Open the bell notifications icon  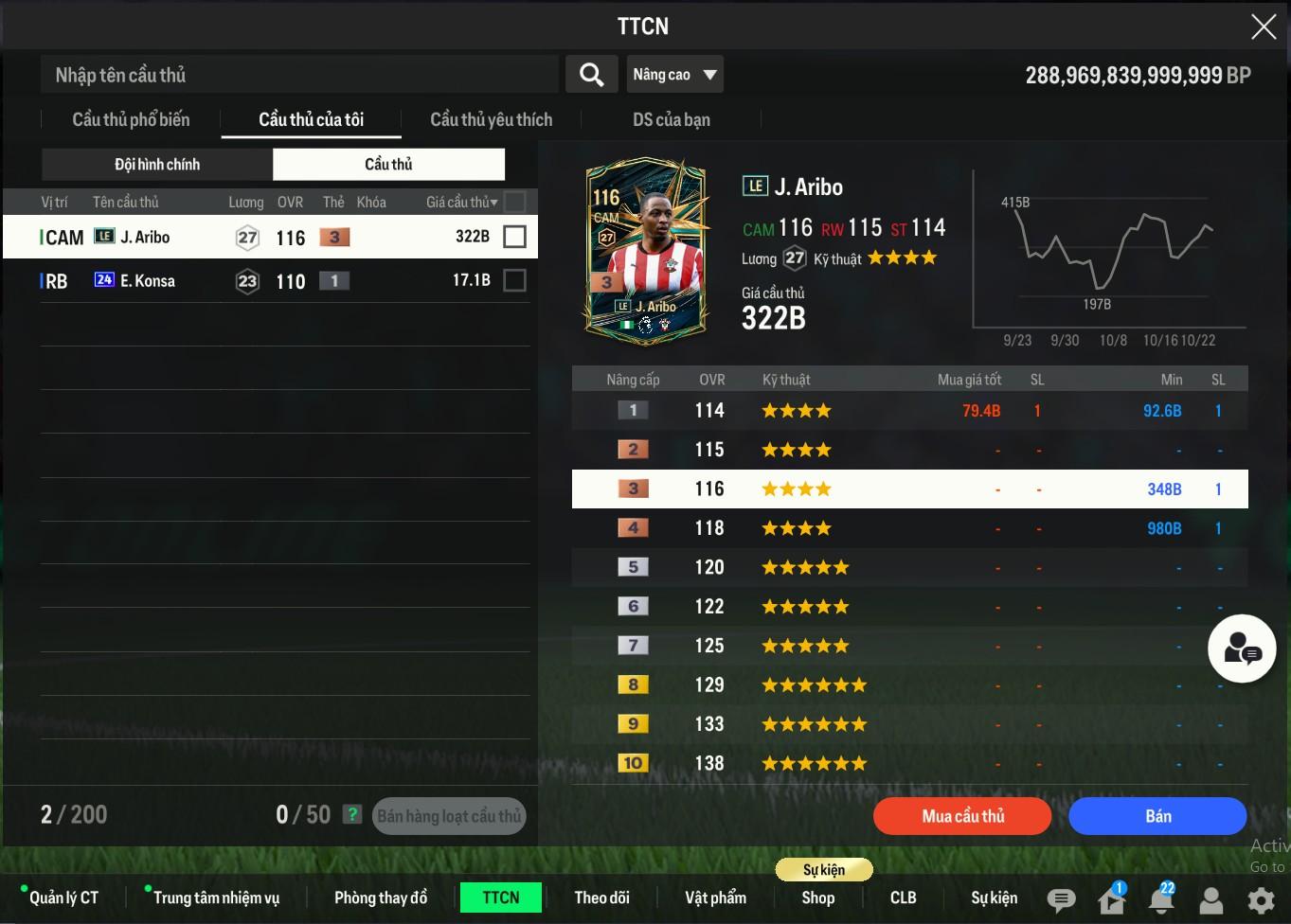tap(1161, 899)
